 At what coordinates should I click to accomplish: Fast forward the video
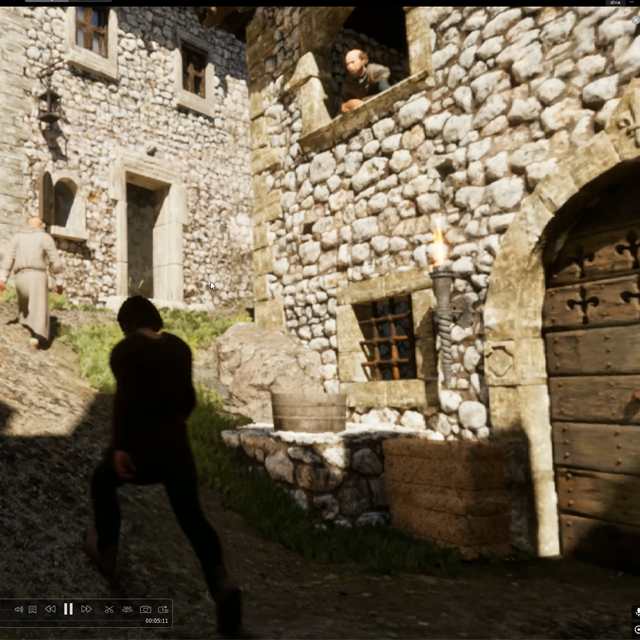[x=86, y=609]
